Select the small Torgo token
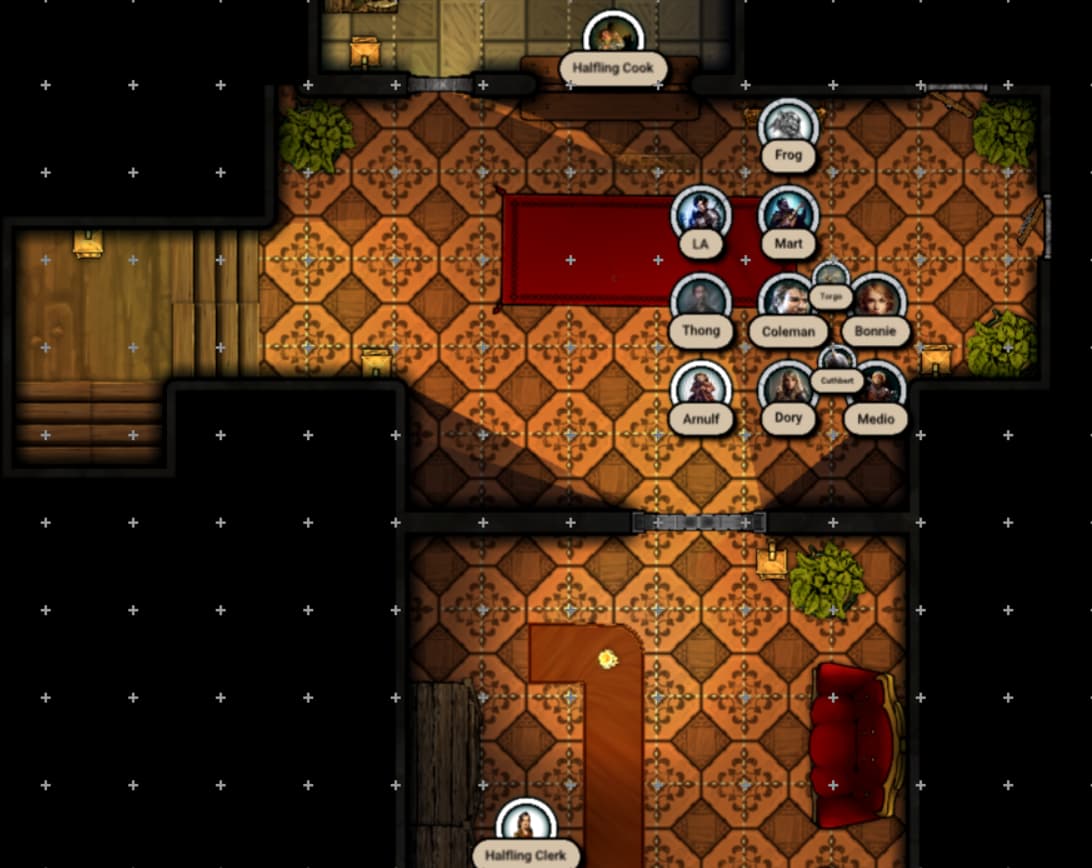 click(831, 275)
